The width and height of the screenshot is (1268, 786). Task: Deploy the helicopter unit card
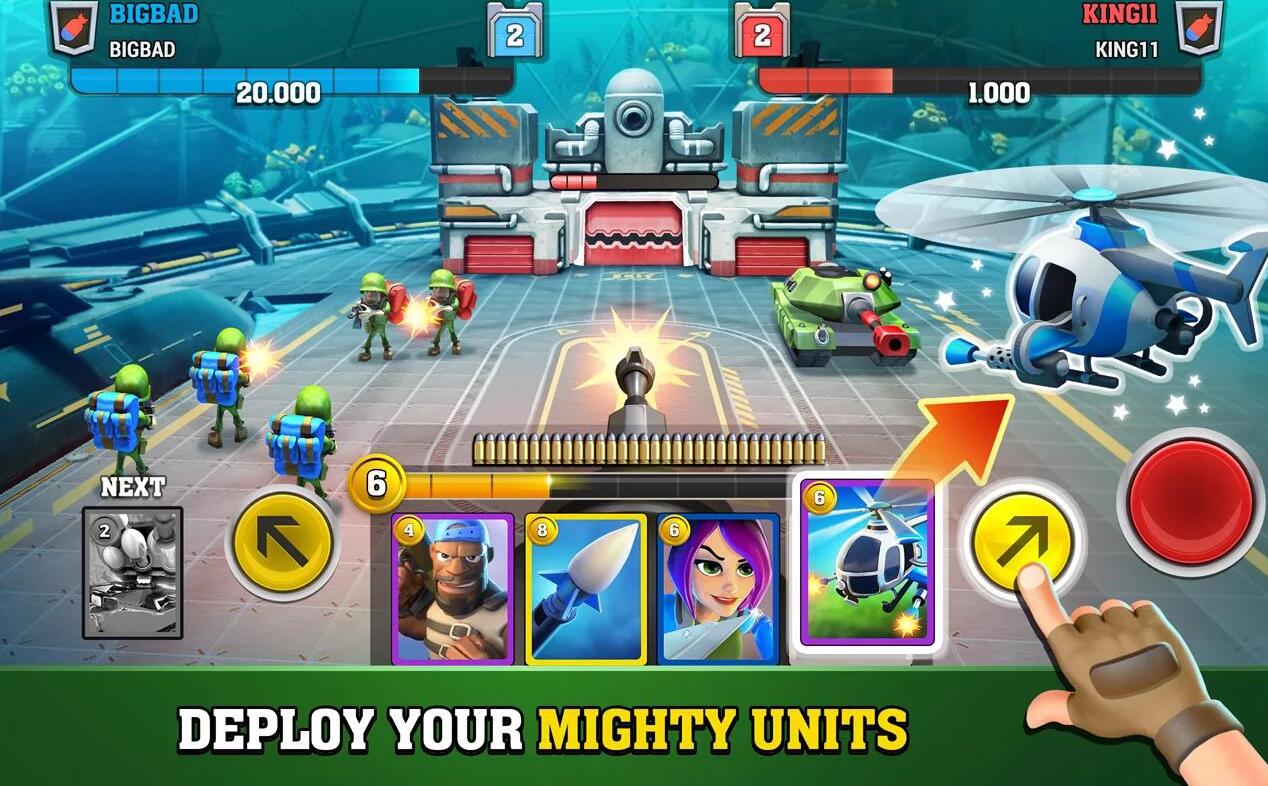pyautogui.click(x=867, y=564)
